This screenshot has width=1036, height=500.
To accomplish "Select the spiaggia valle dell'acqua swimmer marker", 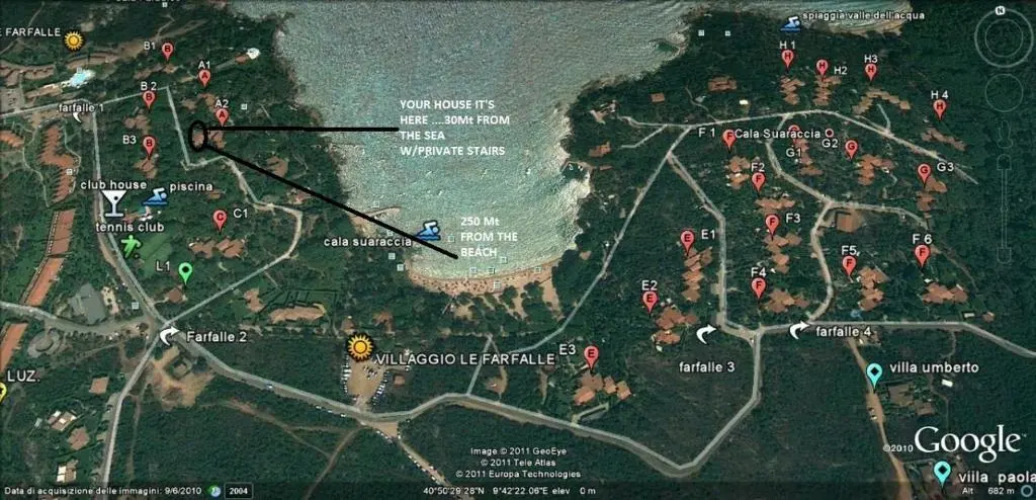I will point(789,22).
